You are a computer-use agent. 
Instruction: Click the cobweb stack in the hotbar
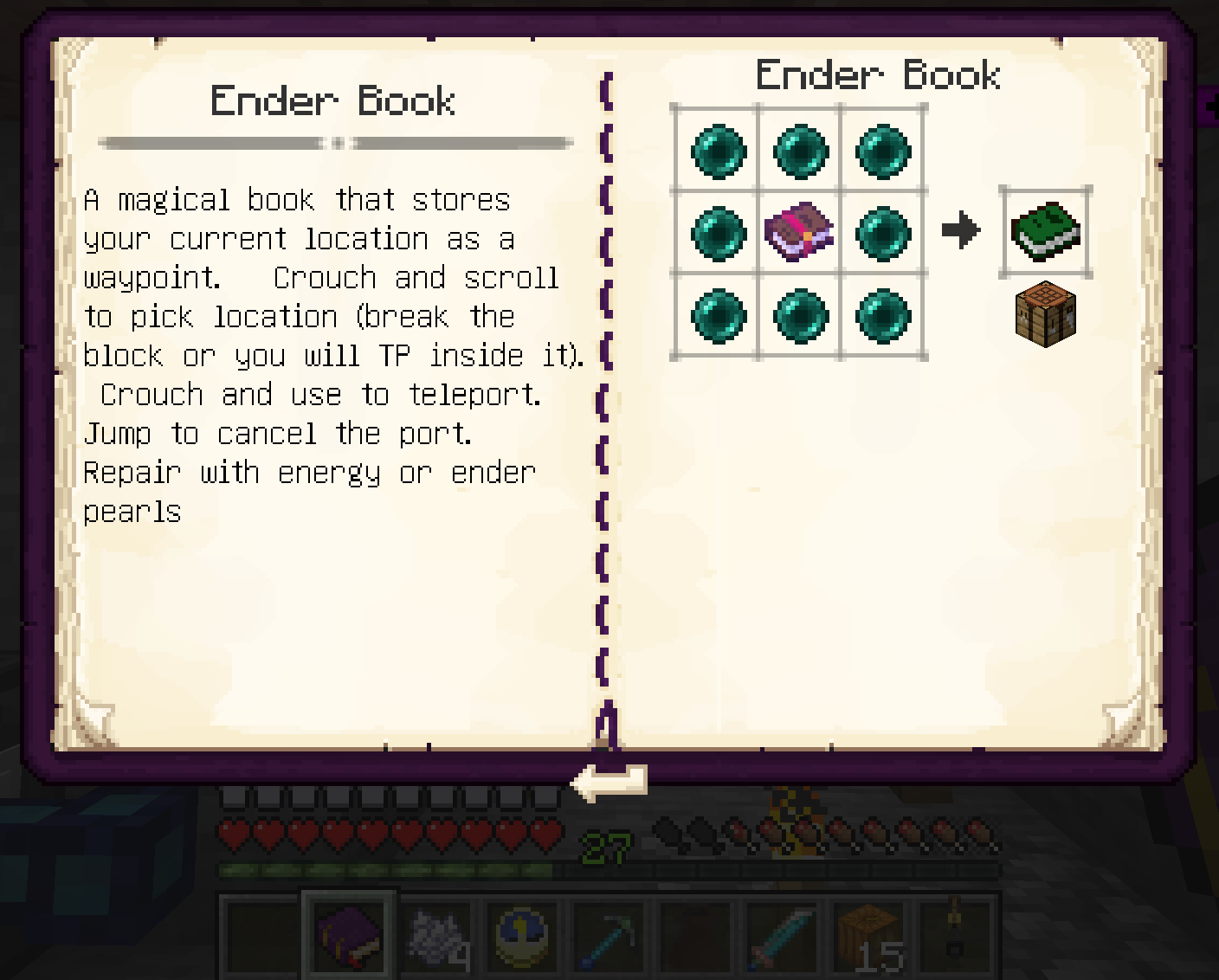click(435, 935)
